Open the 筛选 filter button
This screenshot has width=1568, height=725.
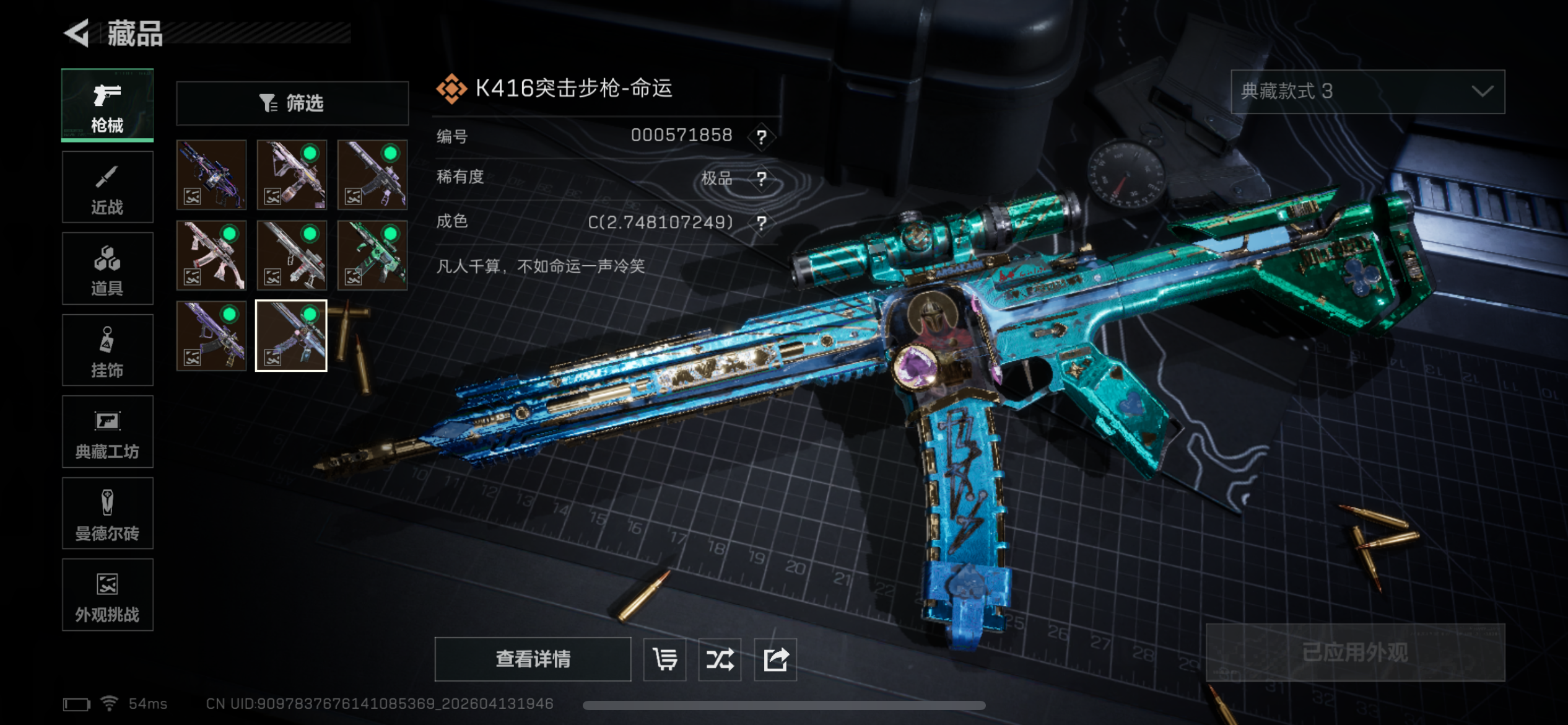(x=292, y=103)
